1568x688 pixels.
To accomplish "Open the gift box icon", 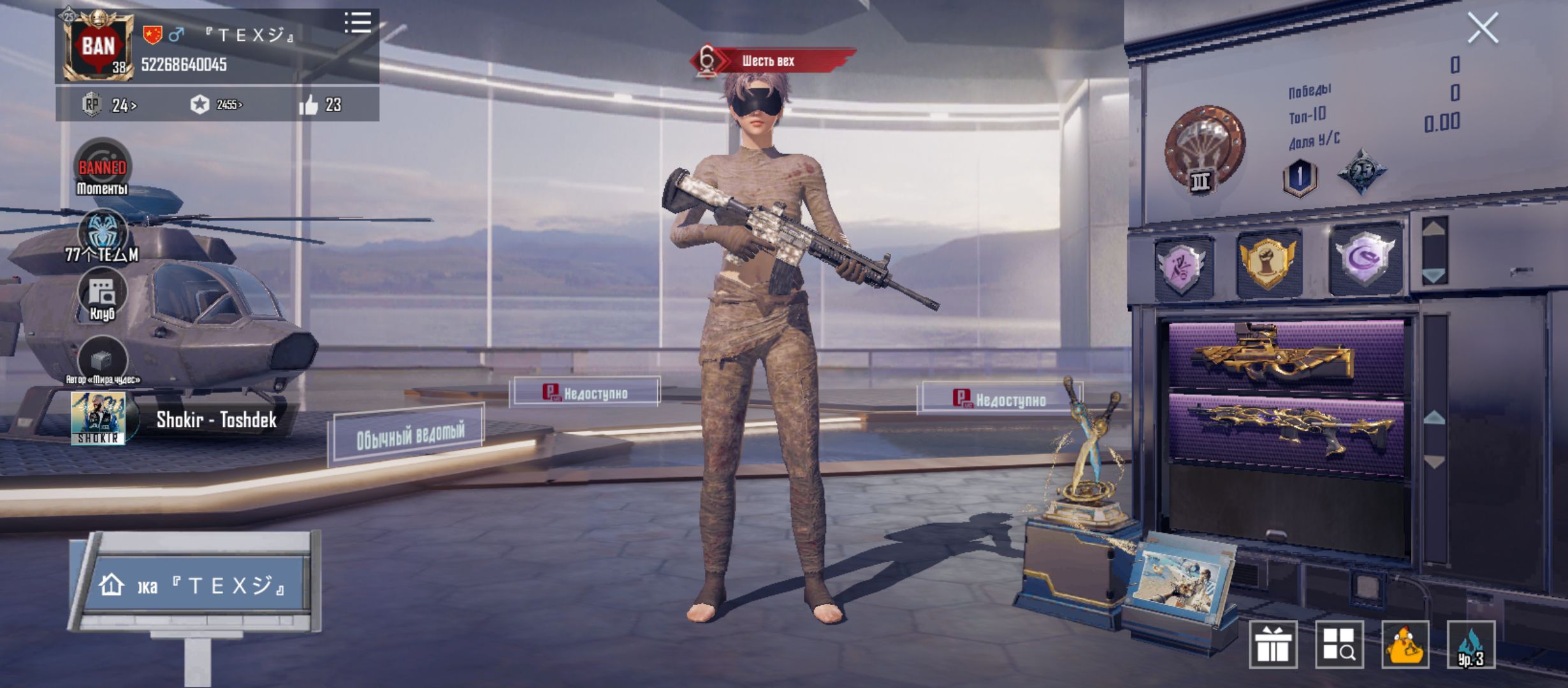I will [1273, 644].
